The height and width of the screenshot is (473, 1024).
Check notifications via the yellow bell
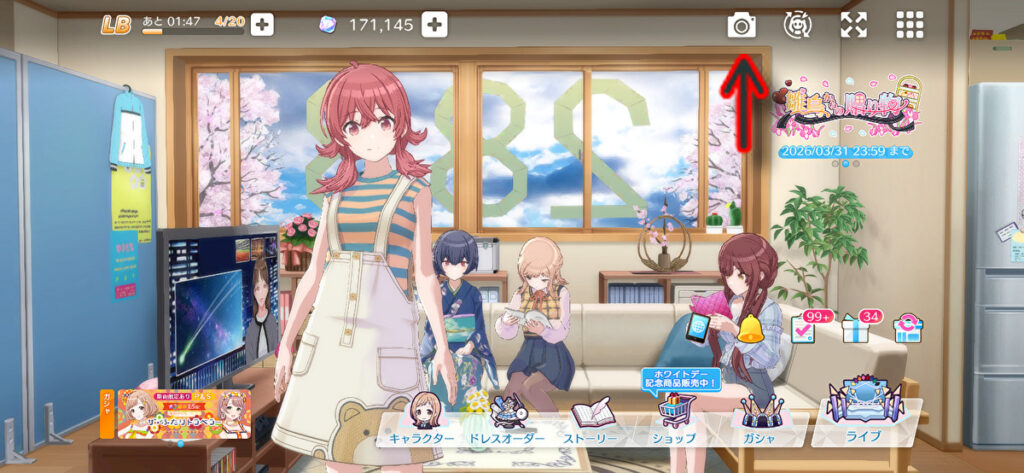click(x=751, y=328)
